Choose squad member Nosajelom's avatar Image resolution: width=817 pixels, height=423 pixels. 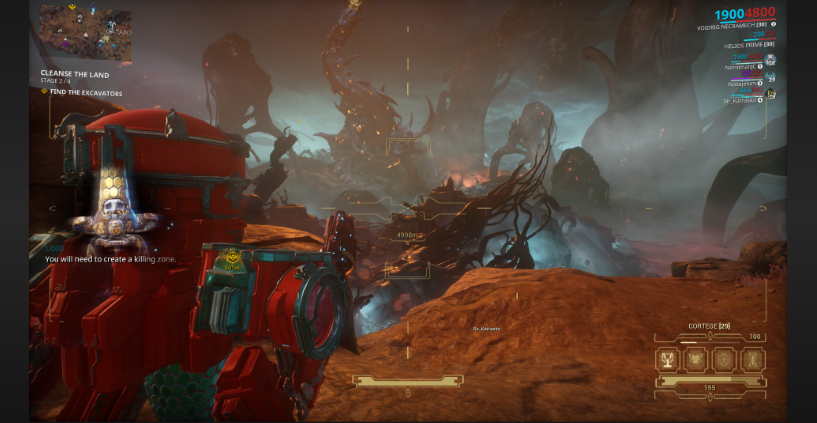point(771,78)
